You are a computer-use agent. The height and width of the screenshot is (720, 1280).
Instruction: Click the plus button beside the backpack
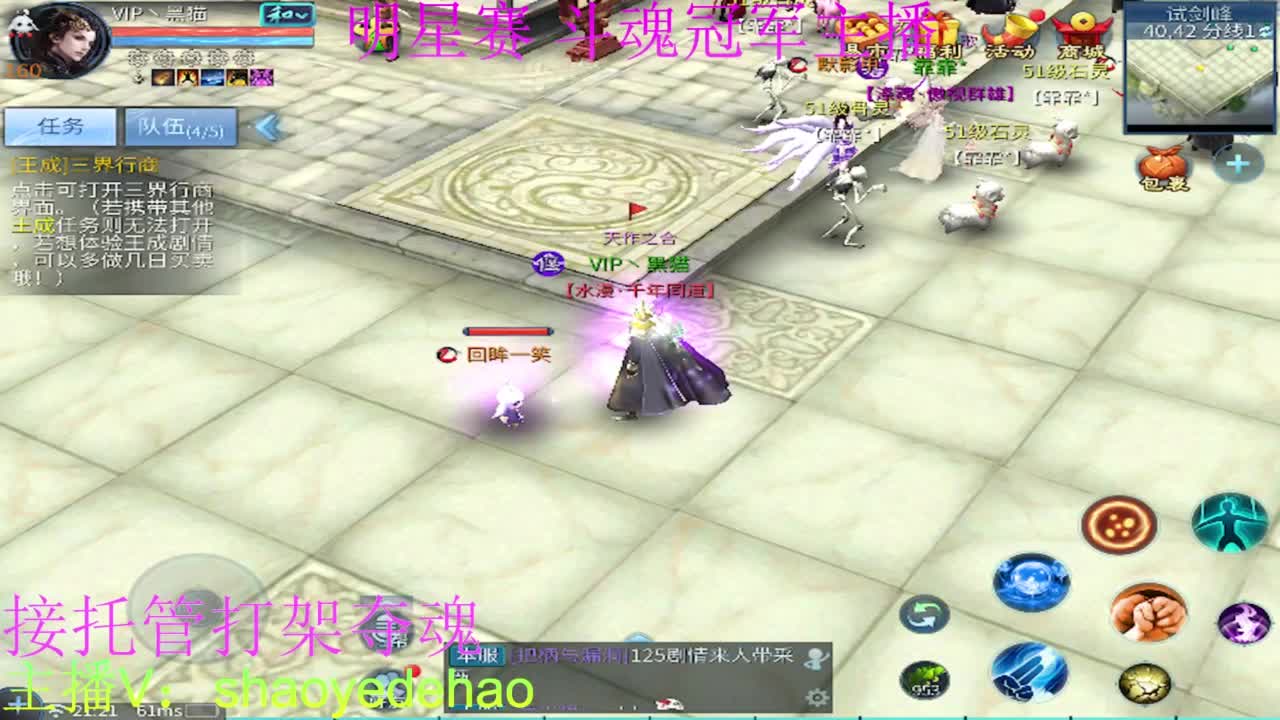pyautogui.click(x=1239, y=162)
